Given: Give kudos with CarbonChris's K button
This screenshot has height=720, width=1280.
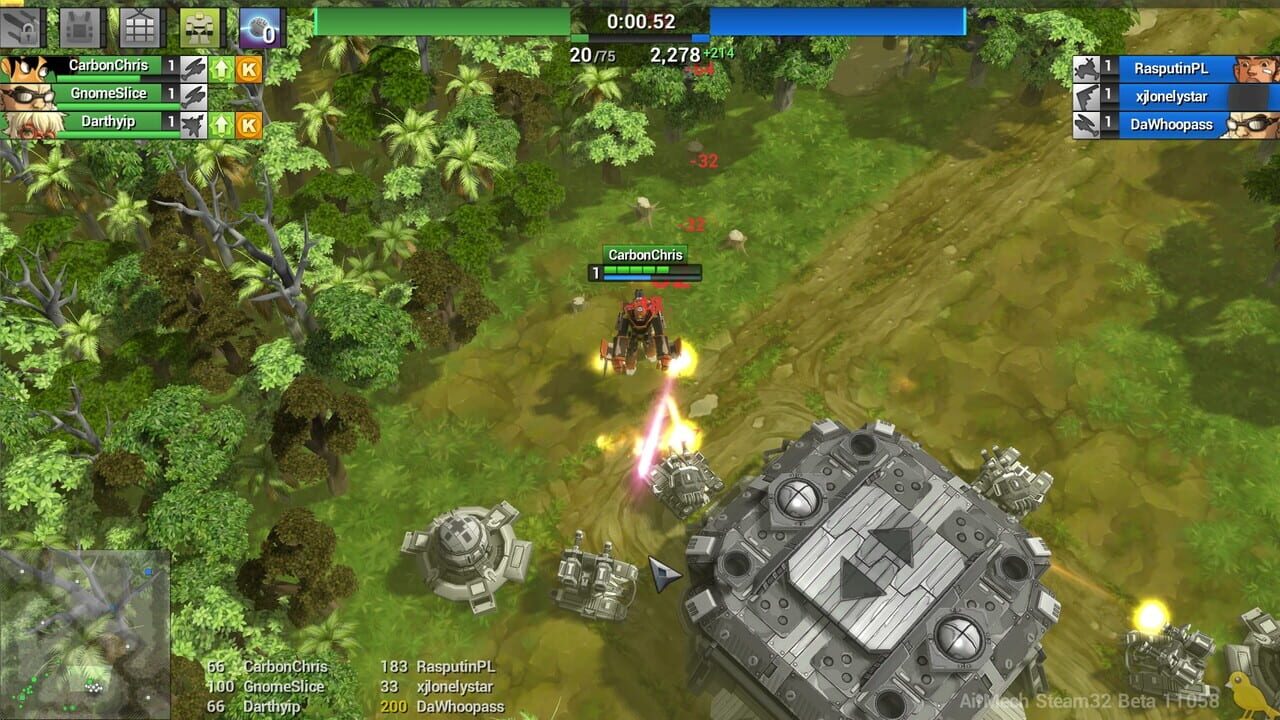Looking at the screenshot, I should [x=250, y=68].
